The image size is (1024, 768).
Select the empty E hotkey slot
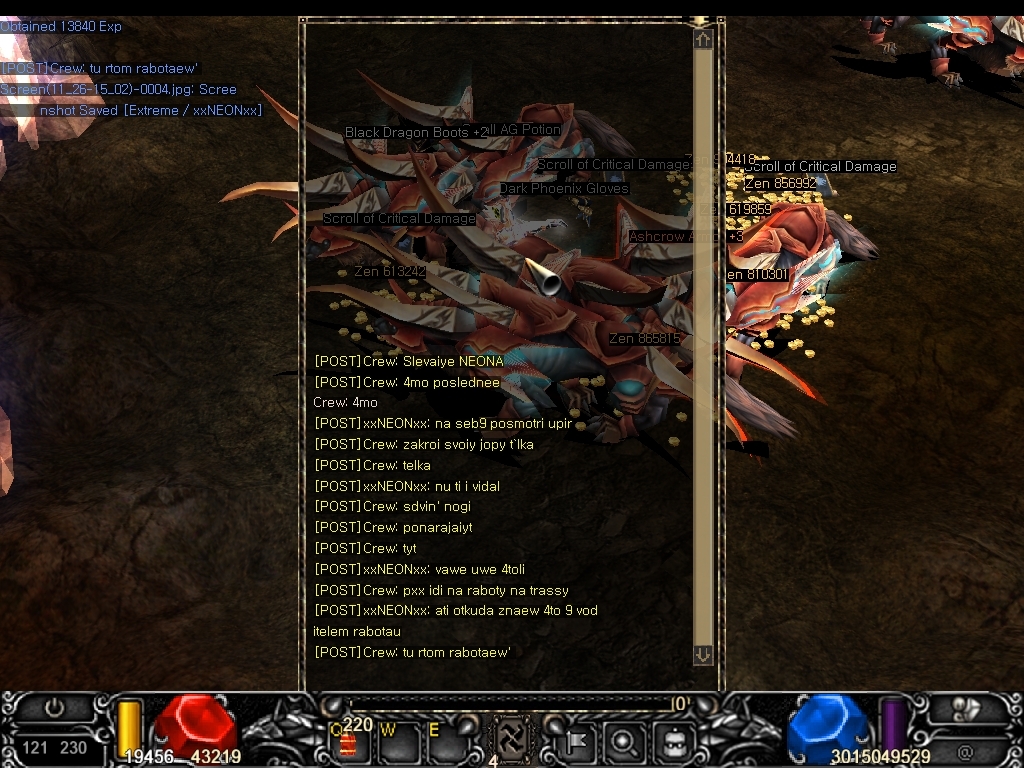[x=438, y=742]
